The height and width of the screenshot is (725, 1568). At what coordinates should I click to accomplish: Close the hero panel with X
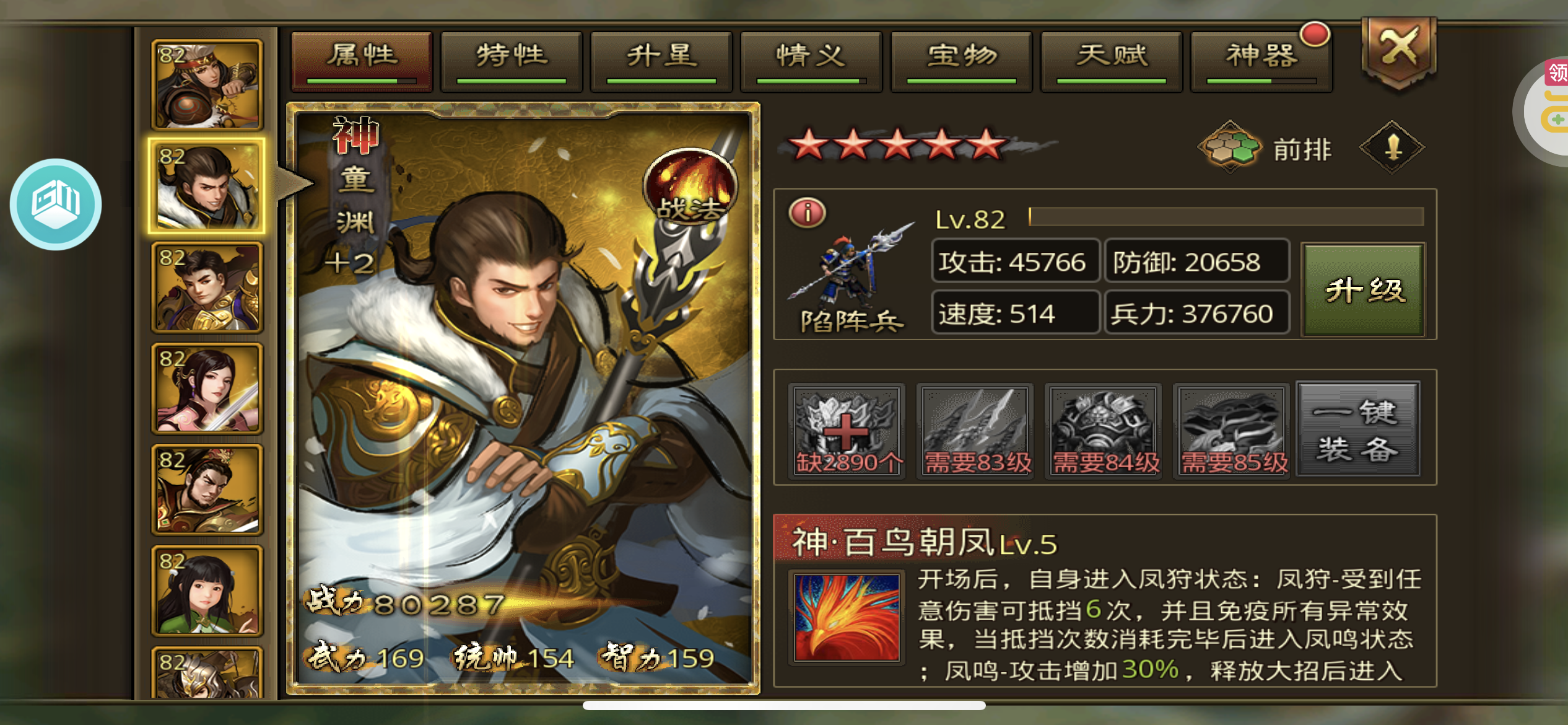click(x=1398, y=50)
